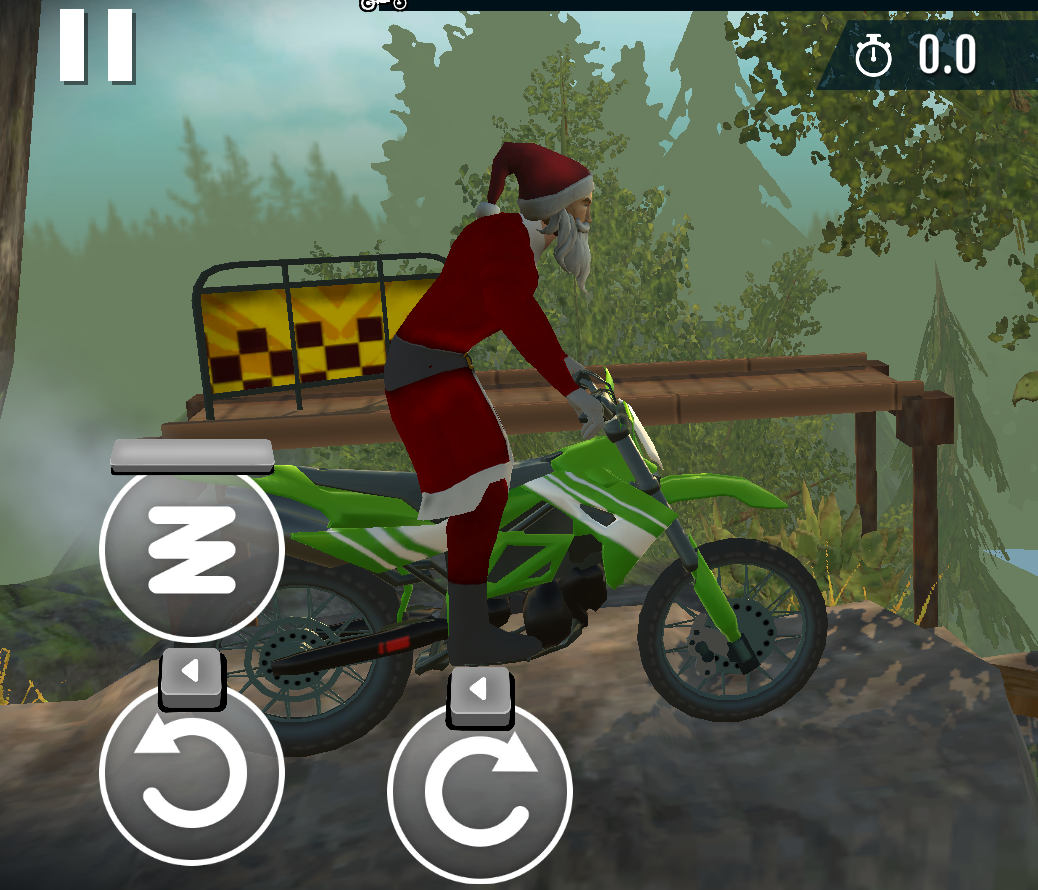Lean back with the counterclockwise arrow button
This screenshot has width=1038, height=890.
(192, 771)
